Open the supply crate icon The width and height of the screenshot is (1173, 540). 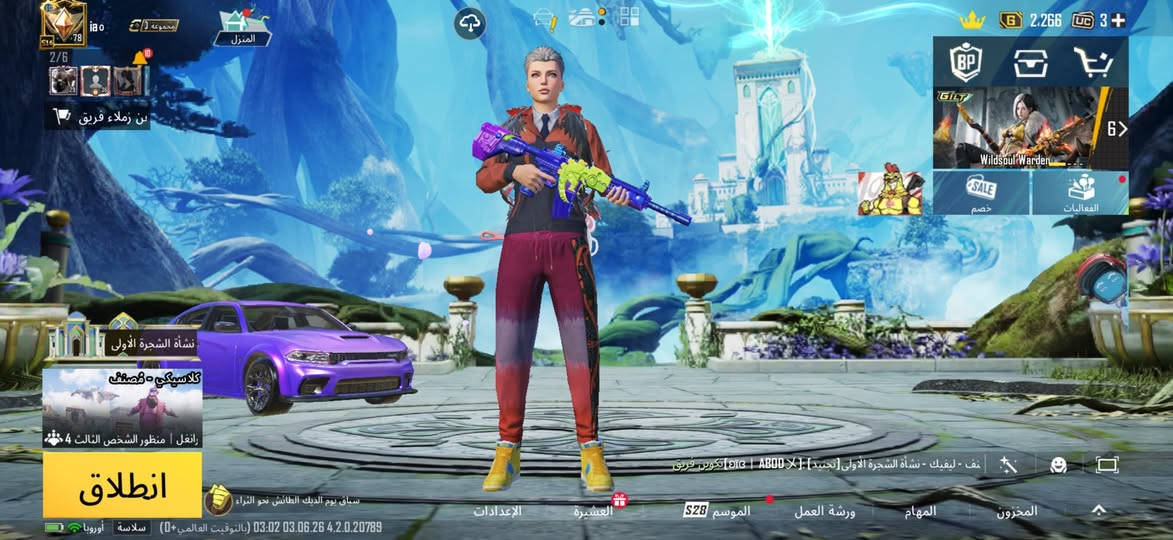(x=1030, y=63)
